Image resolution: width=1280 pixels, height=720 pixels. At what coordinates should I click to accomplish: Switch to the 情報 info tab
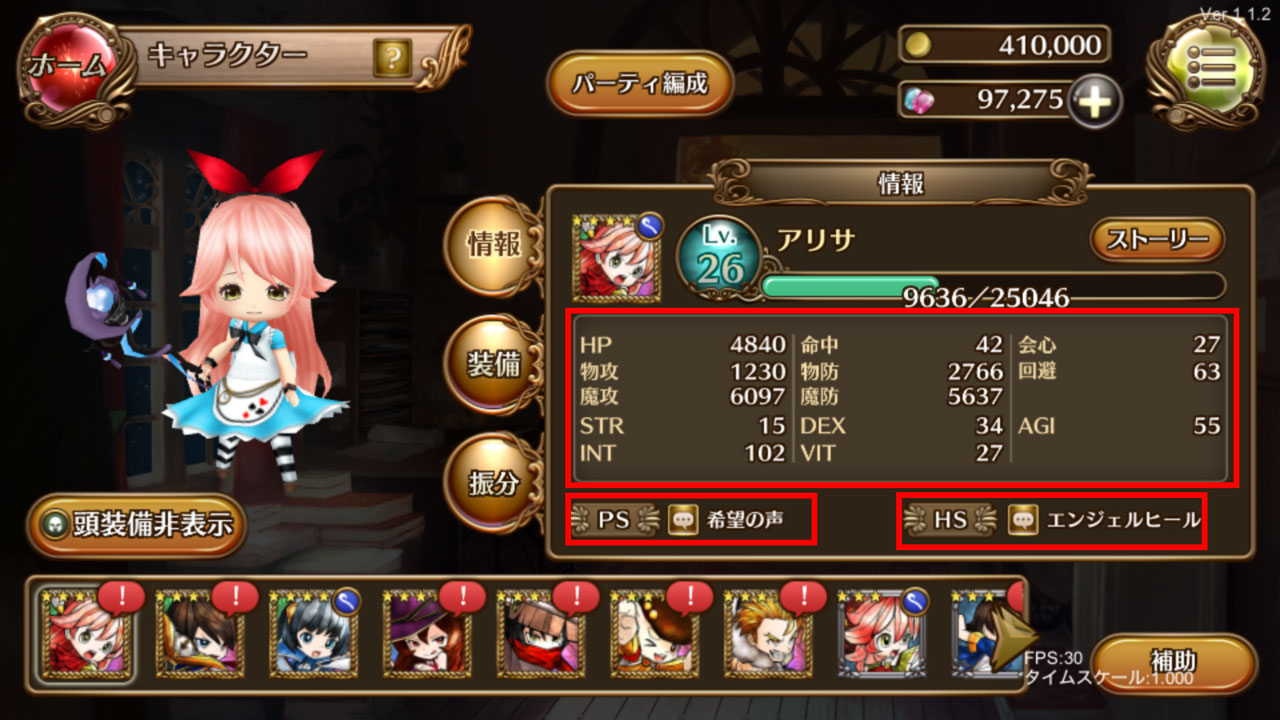click(x=490, y=243)
